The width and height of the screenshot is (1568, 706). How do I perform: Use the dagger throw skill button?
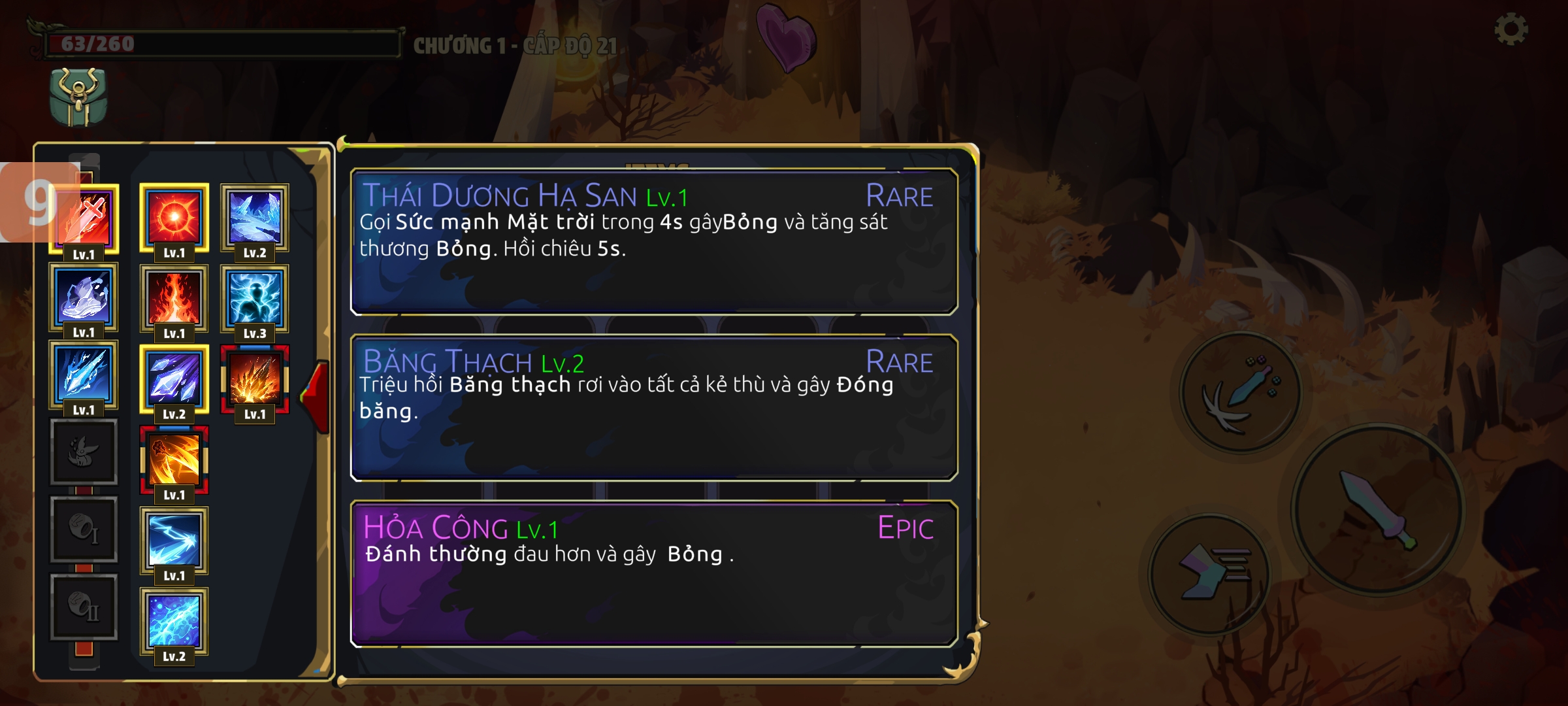1240,392
